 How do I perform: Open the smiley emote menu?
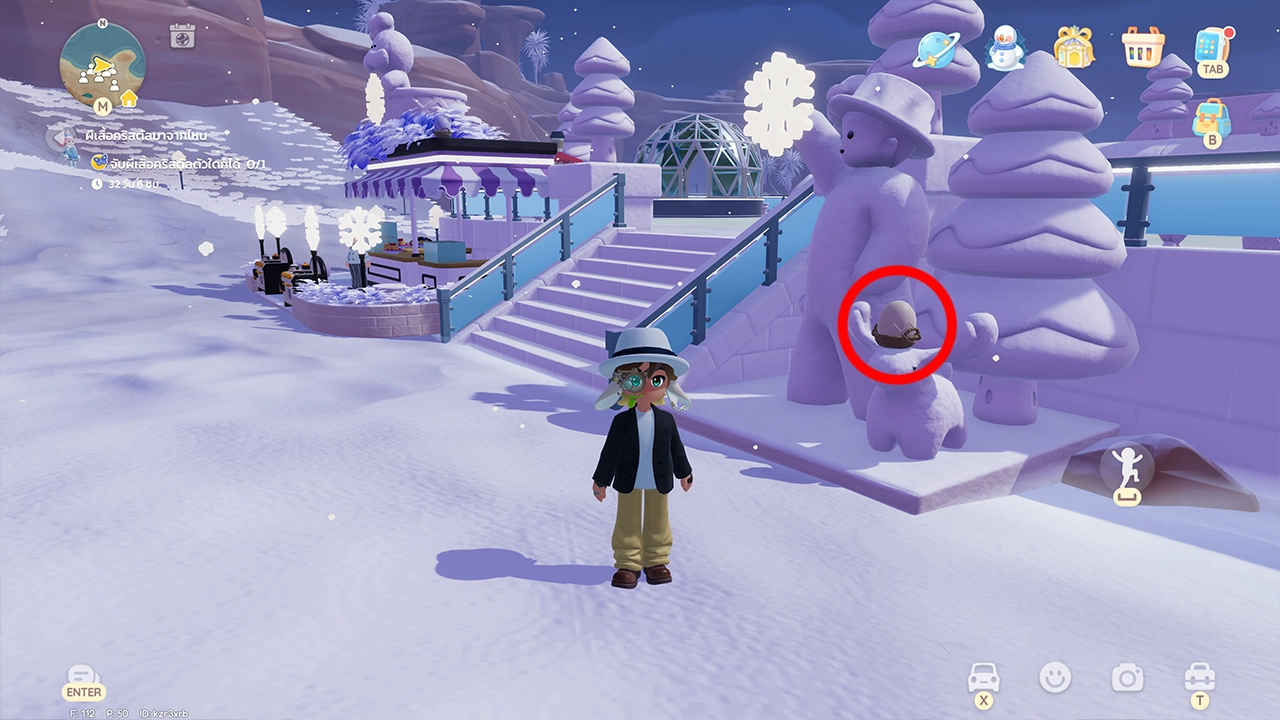(x=1054, y=678)
